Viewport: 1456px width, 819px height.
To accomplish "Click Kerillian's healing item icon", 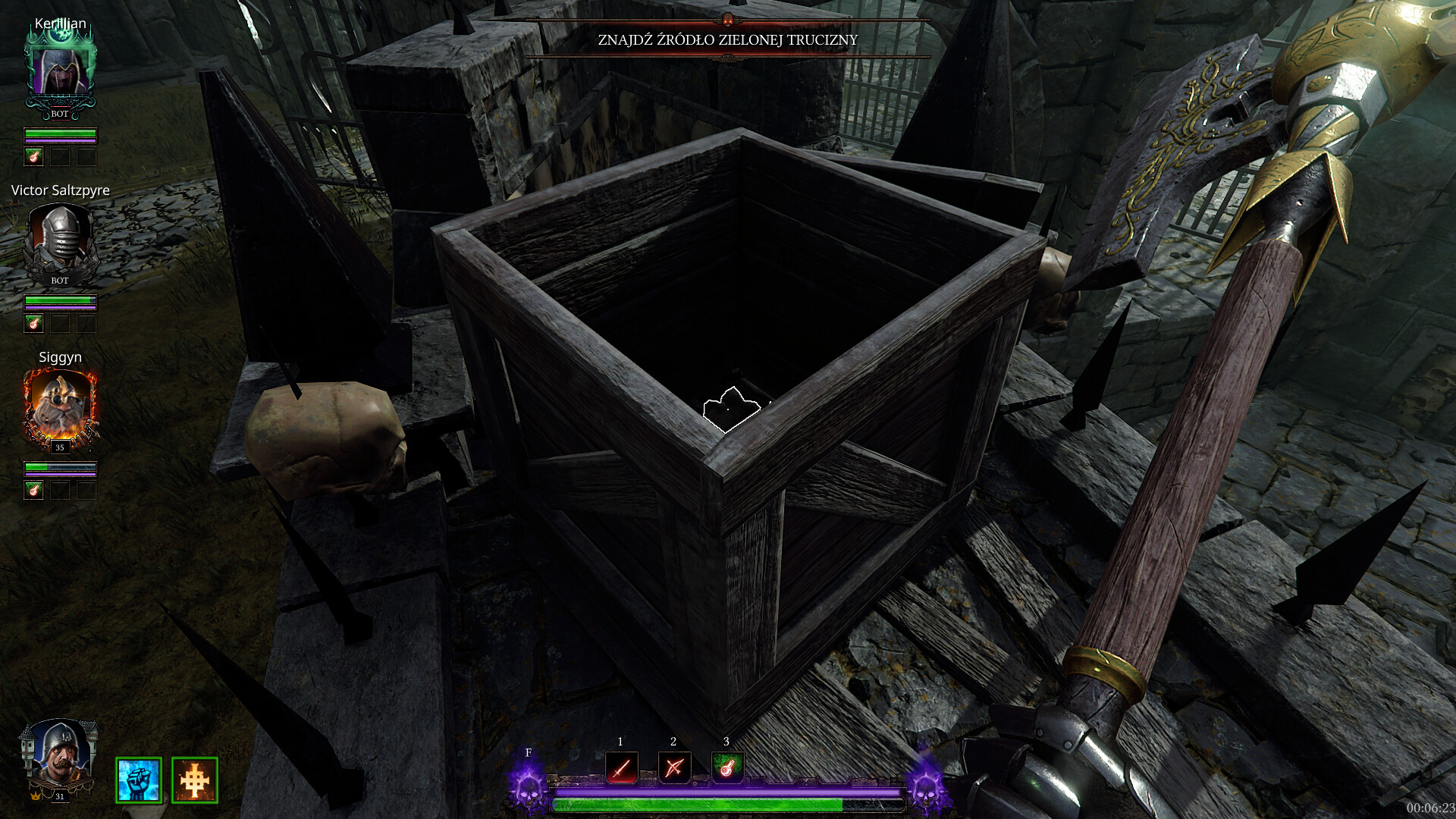I will click(34, 157).
